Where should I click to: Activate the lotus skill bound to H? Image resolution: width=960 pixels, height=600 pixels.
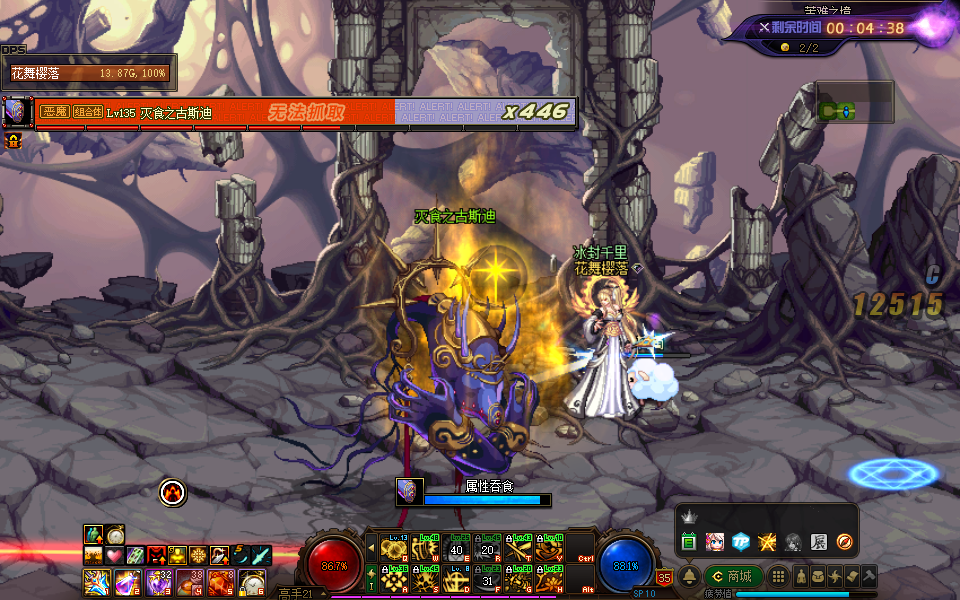550,577
